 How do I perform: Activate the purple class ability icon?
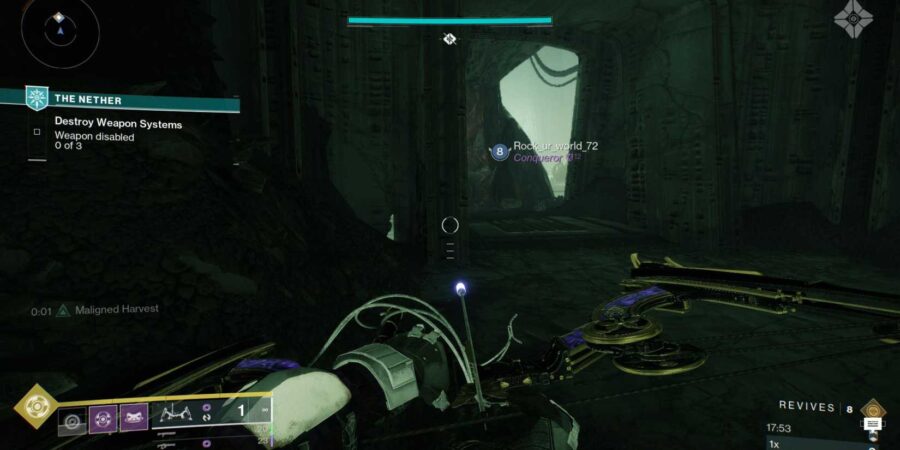(134, 419)
